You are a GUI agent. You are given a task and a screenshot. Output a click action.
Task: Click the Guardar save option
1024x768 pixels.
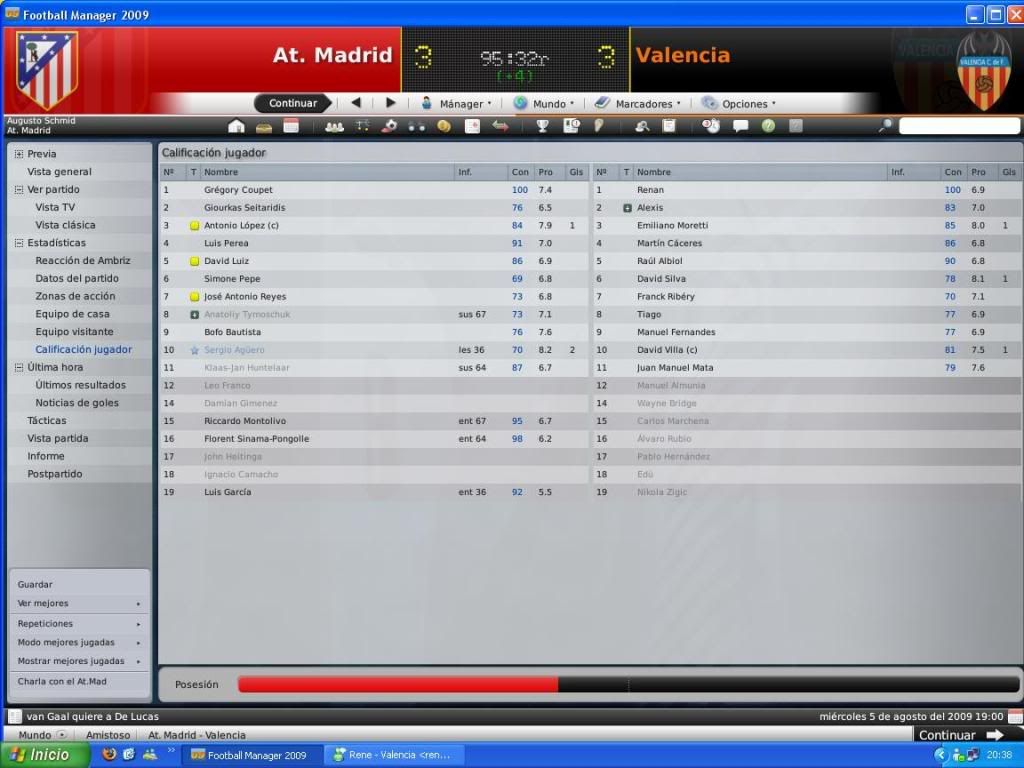[35, 585]
